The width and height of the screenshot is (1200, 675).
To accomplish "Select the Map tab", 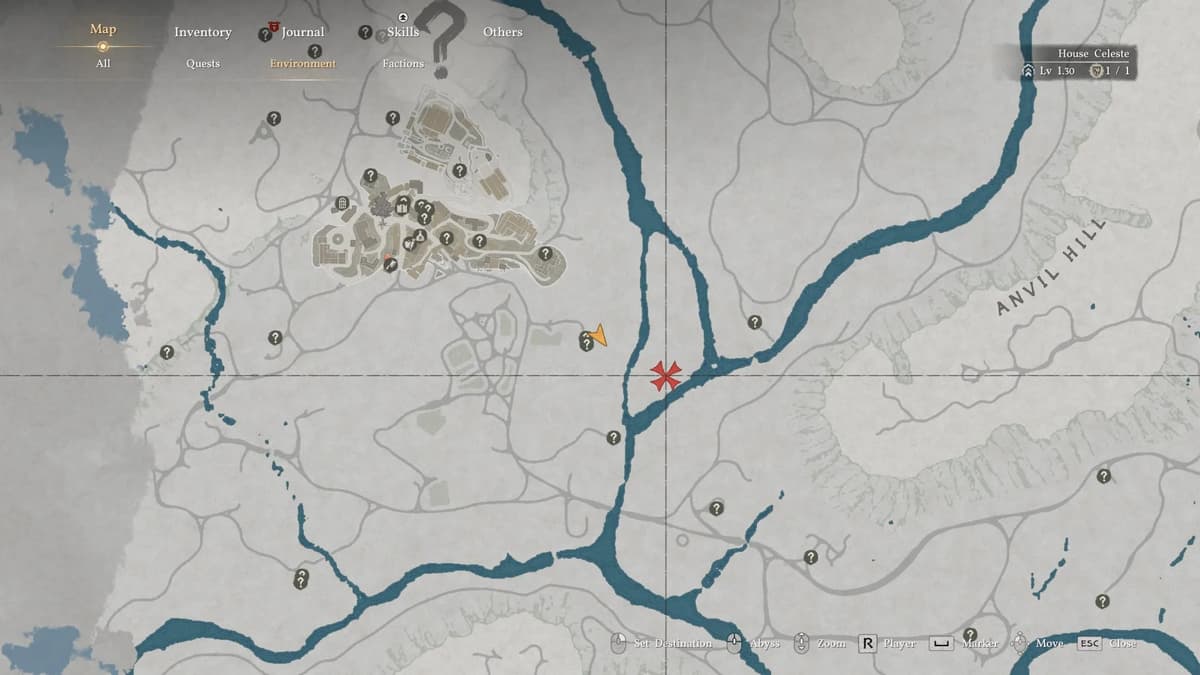I will coord(103,29).
